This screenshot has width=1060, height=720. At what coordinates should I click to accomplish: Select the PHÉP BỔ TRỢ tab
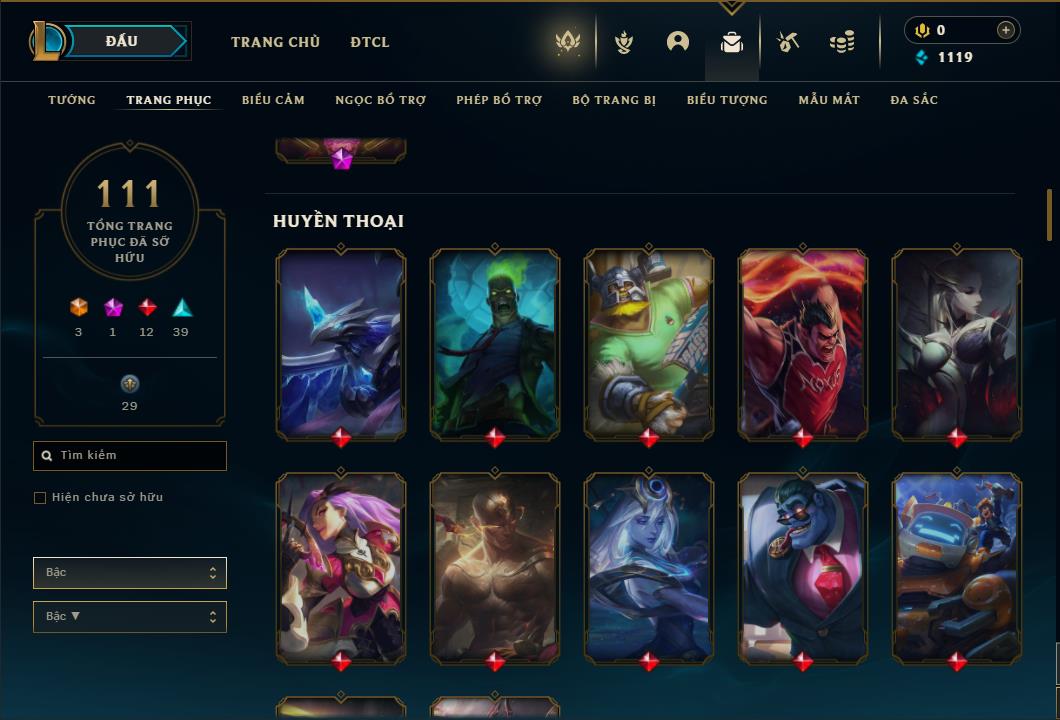(499, 100)
